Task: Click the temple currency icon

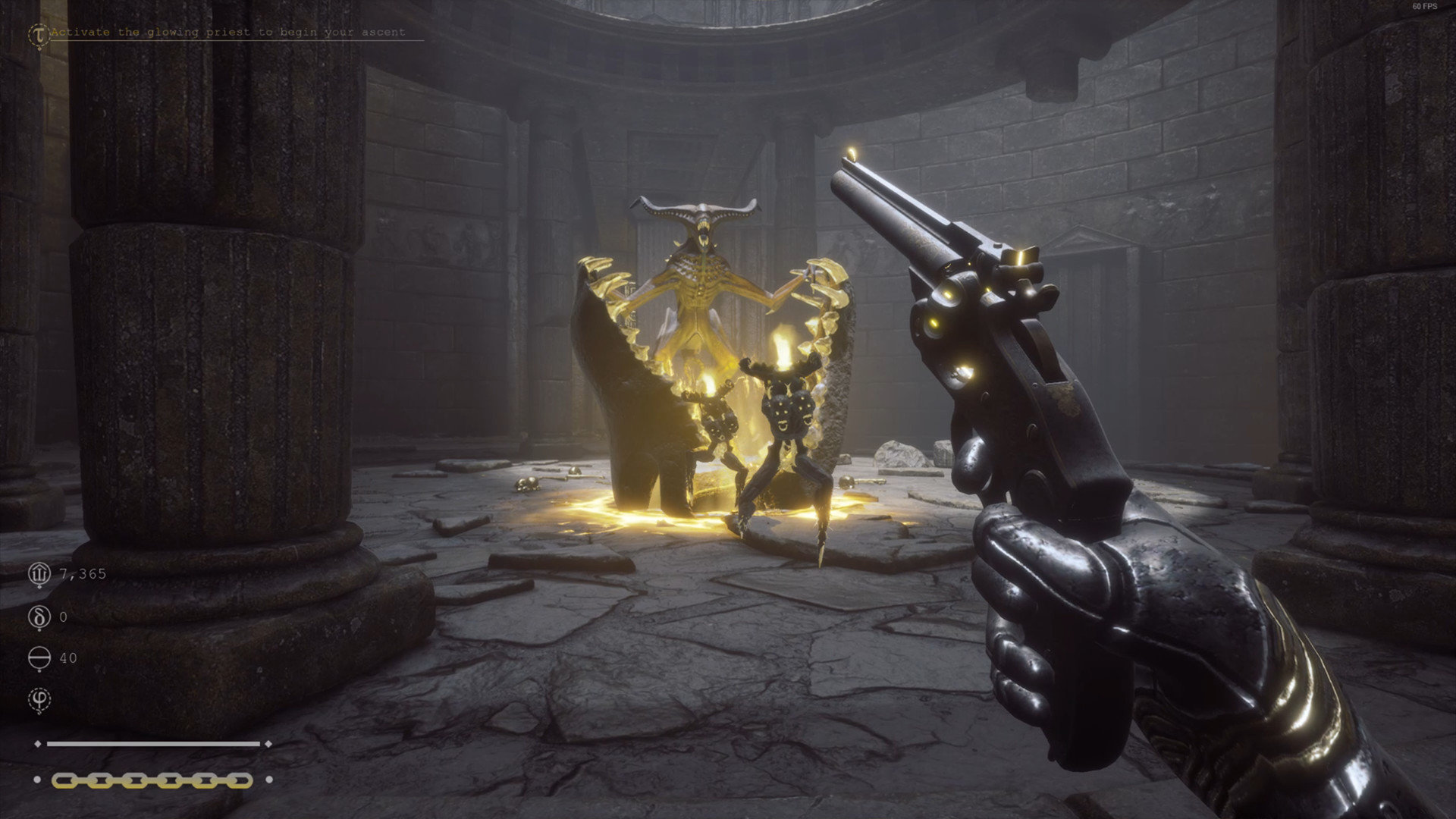Action: coord(39,574)
